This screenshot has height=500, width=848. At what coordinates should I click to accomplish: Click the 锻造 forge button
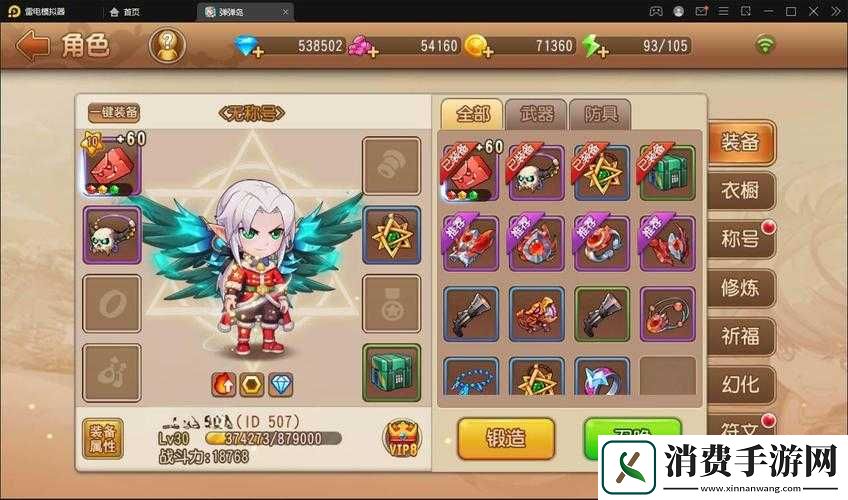pos(505,437)
